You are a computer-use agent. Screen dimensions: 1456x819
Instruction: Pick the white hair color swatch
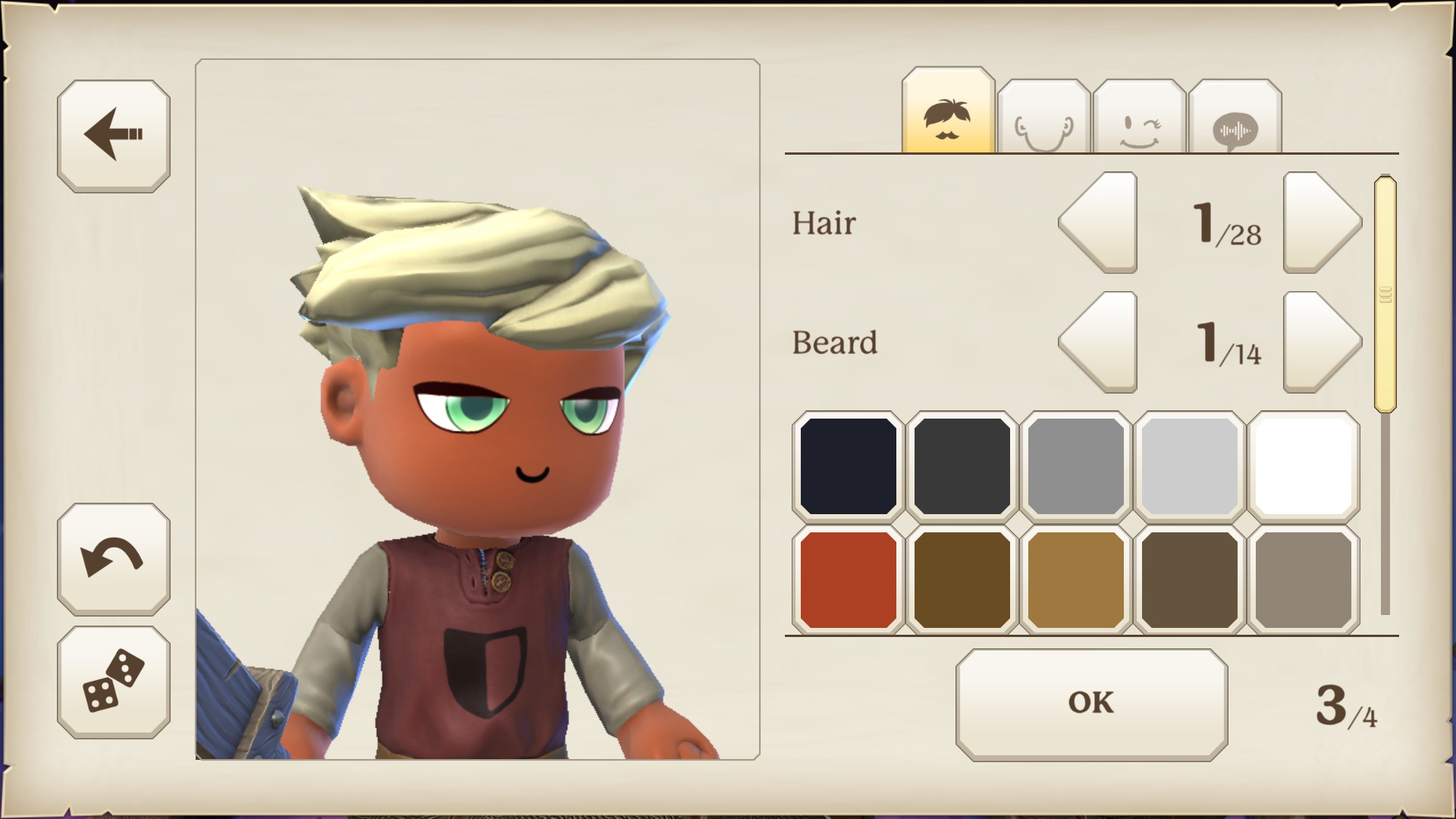click(x=1303, y=466)
